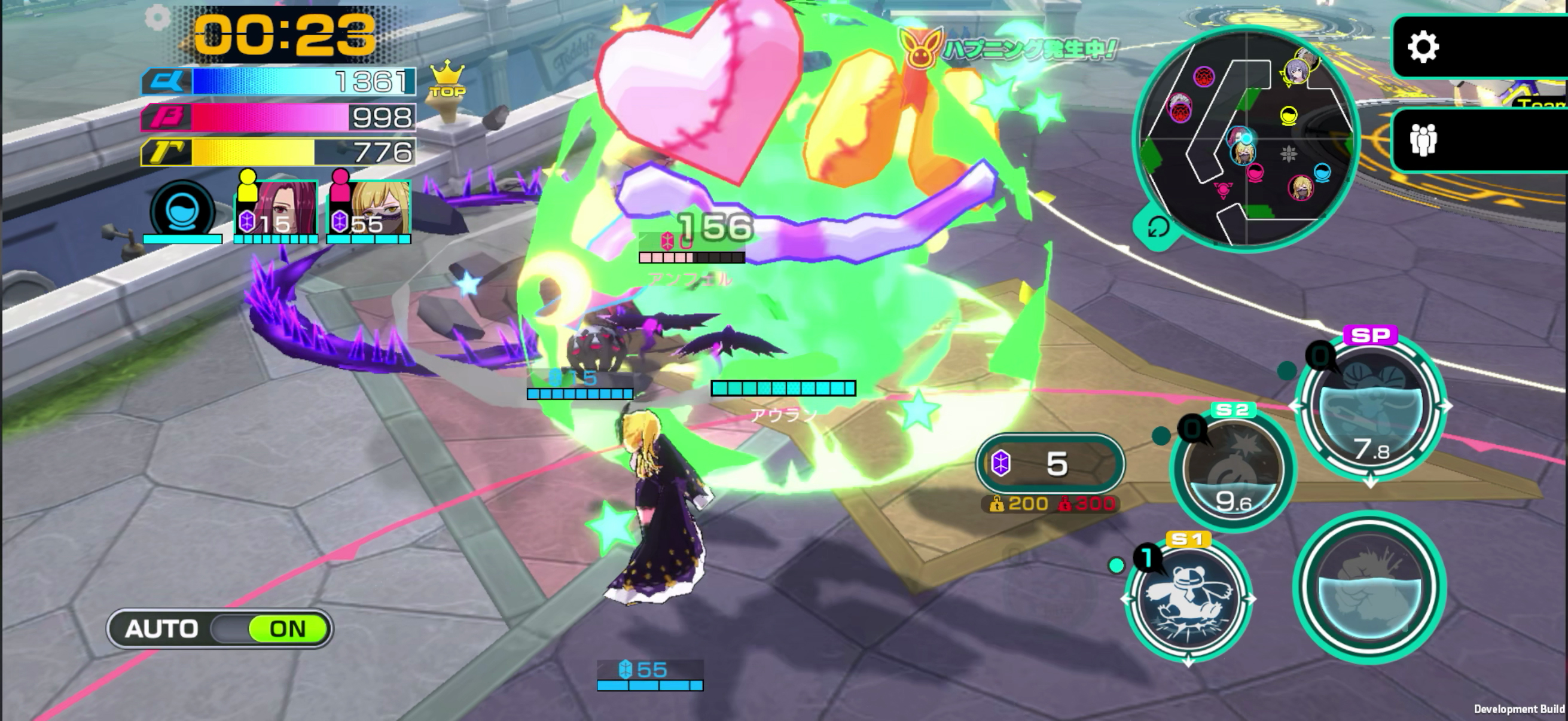Screen dimensions: 1568x721
Task: Open settings with the white gear button
Action: [1423, 47]
